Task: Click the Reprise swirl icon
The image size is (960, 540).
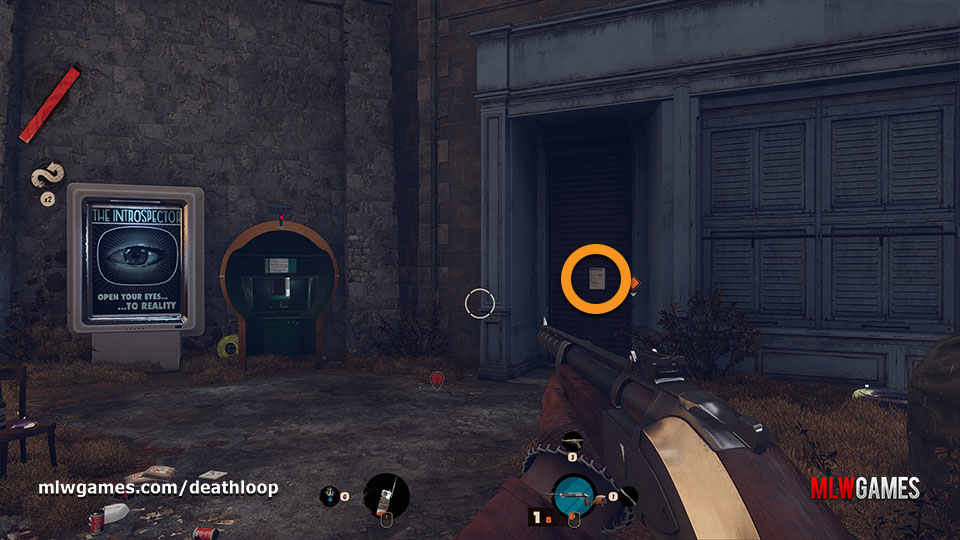Action: [45, 179]
